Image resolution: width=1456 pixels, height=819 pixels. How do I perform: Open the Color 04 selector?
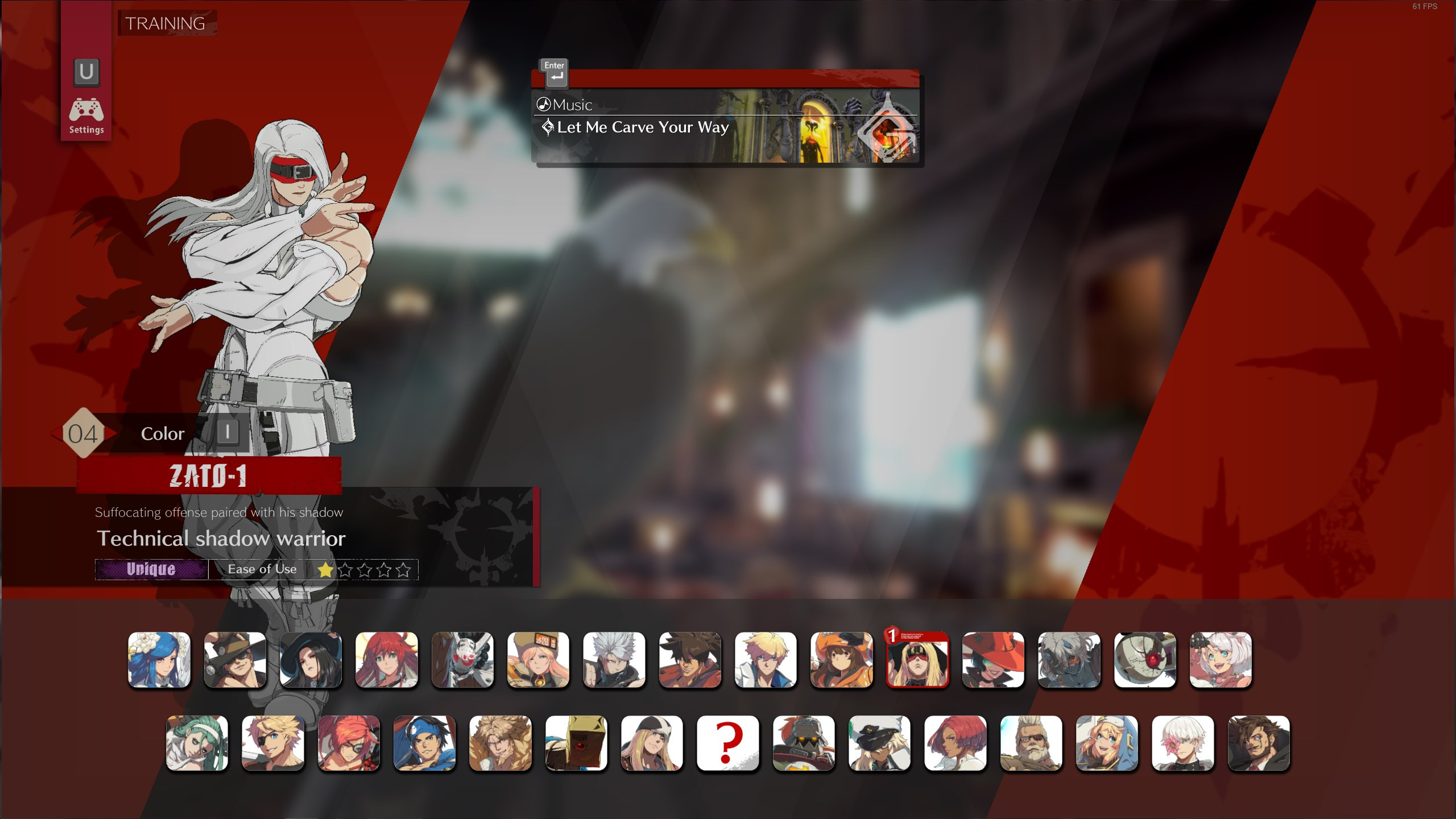click(x=163, y=433)
